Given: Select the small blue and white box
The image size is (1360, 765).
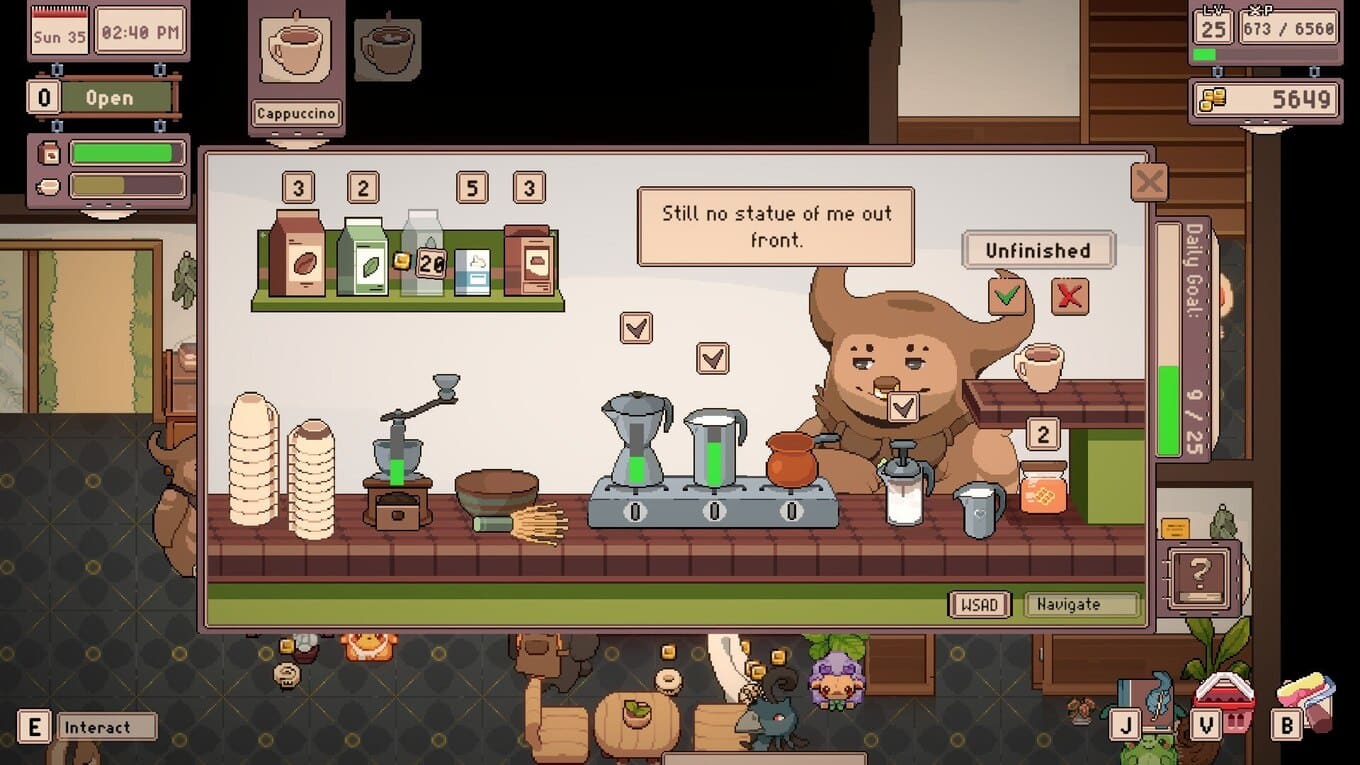Looking at the screenshot, I should coord(472,271).
